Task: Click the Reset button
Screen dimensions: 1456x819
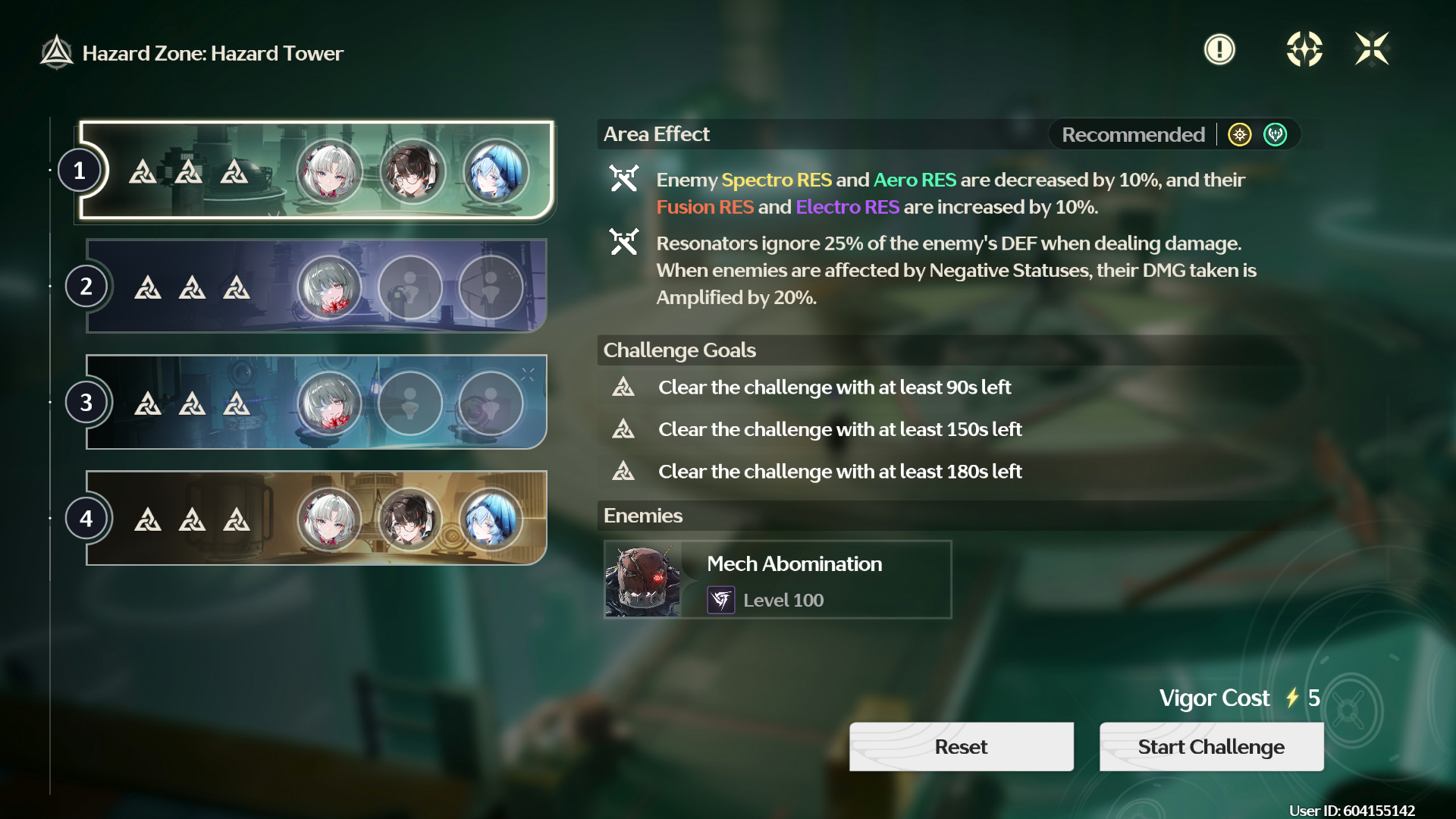Action: [x=961, y=747]
